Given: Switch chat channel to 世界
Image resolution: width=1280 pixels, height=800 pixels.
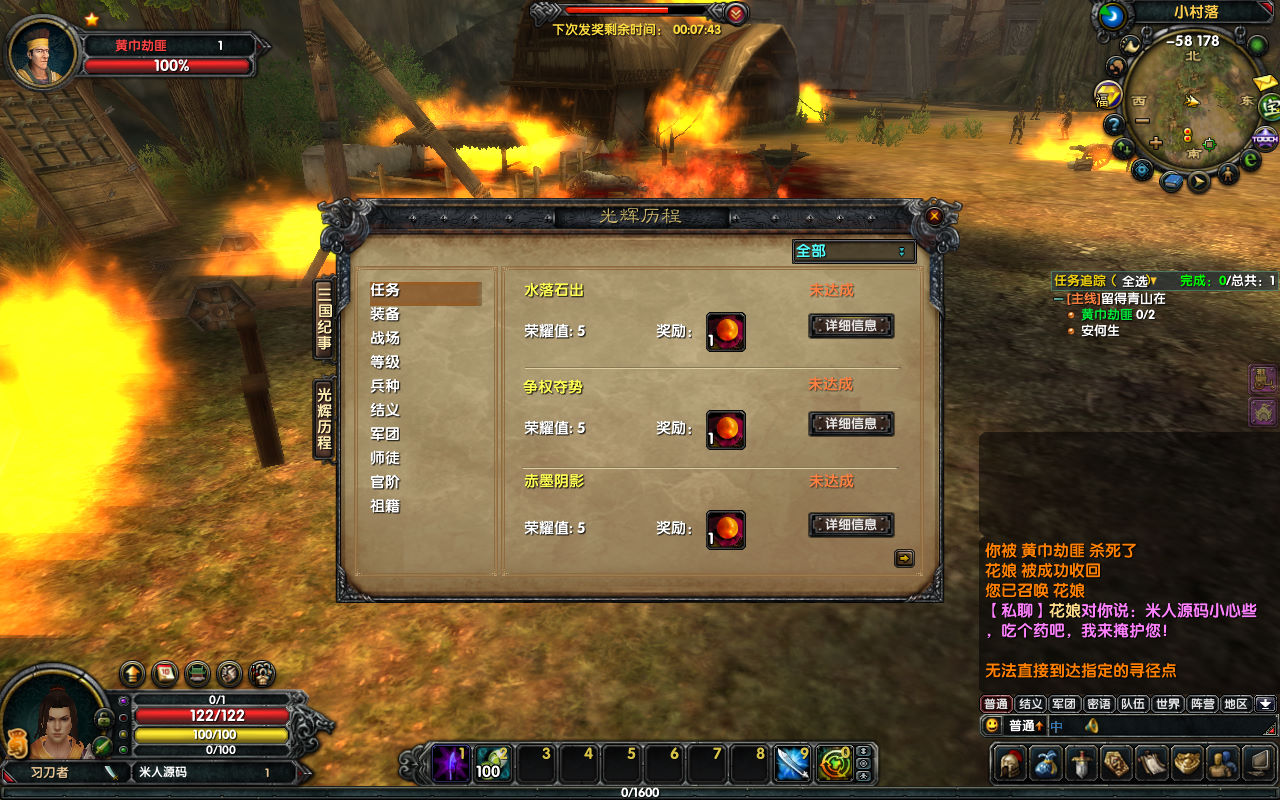Looking at the screenshot, I should point(1168,704).
